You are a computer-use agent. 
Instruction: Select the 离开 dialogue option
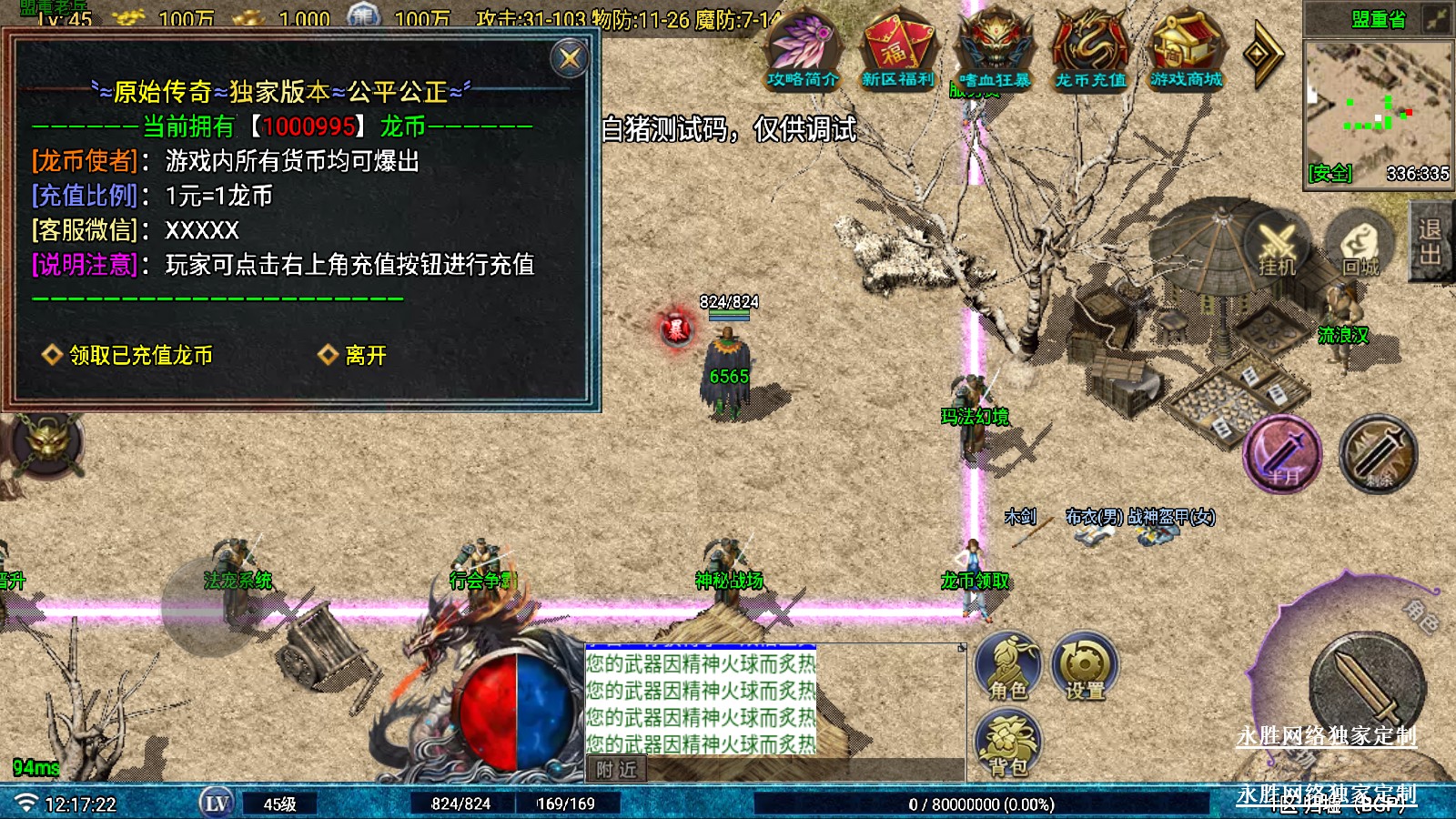click(365, 355)
